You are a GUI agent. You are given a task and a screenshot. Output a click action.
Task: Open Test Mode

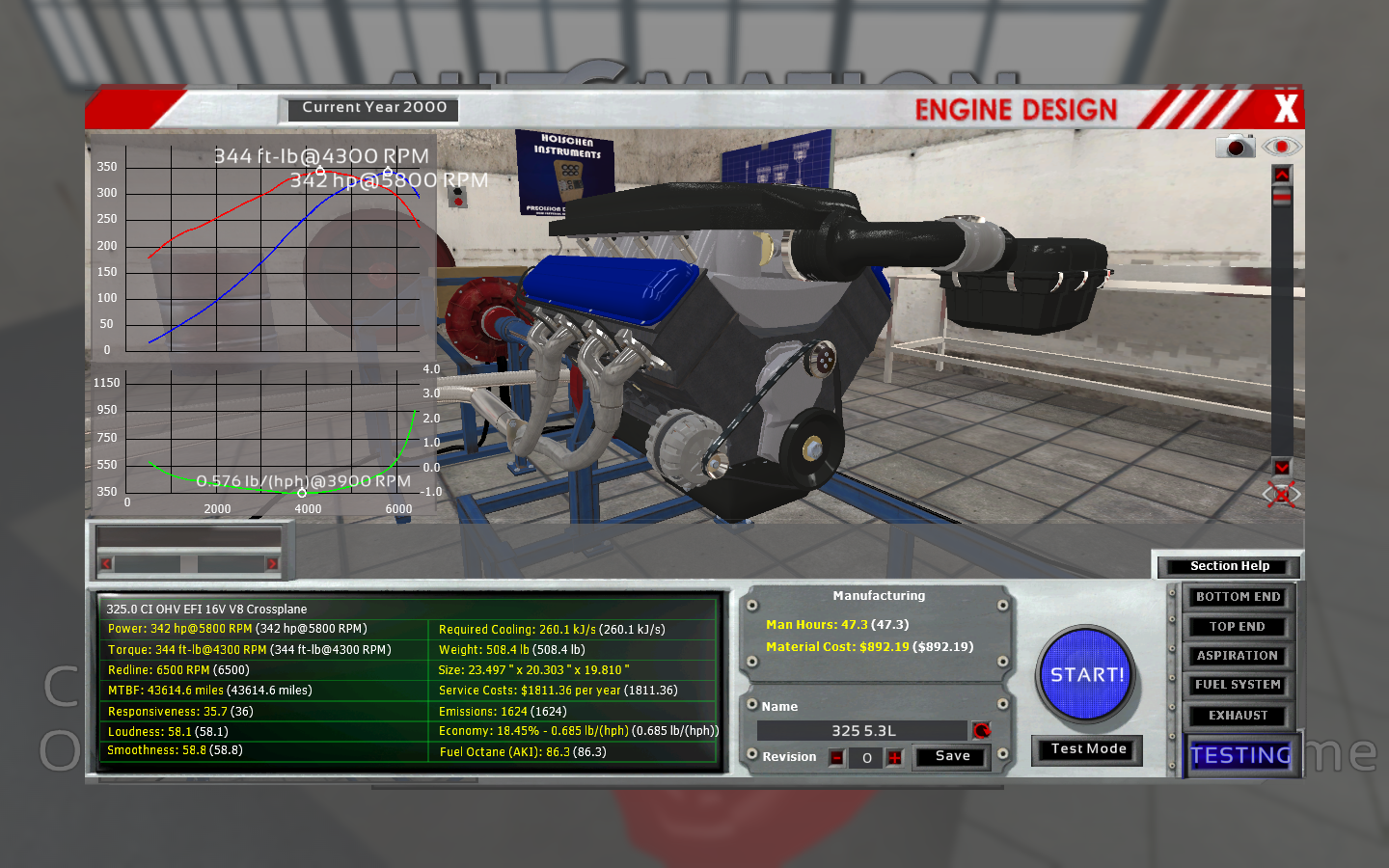1088,749
